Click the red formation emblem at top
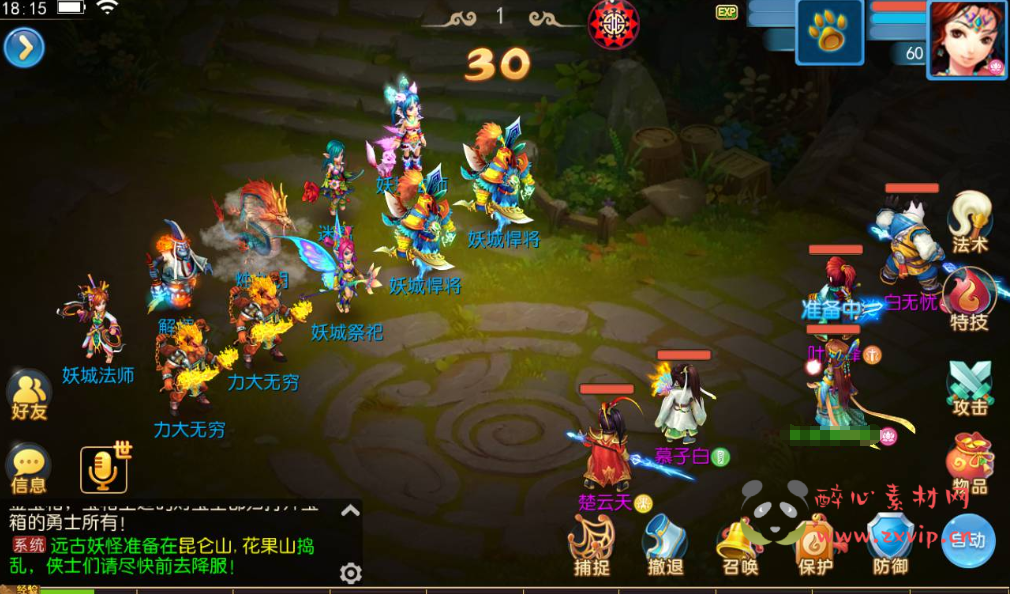The image size is (1010, 594). 615,22
